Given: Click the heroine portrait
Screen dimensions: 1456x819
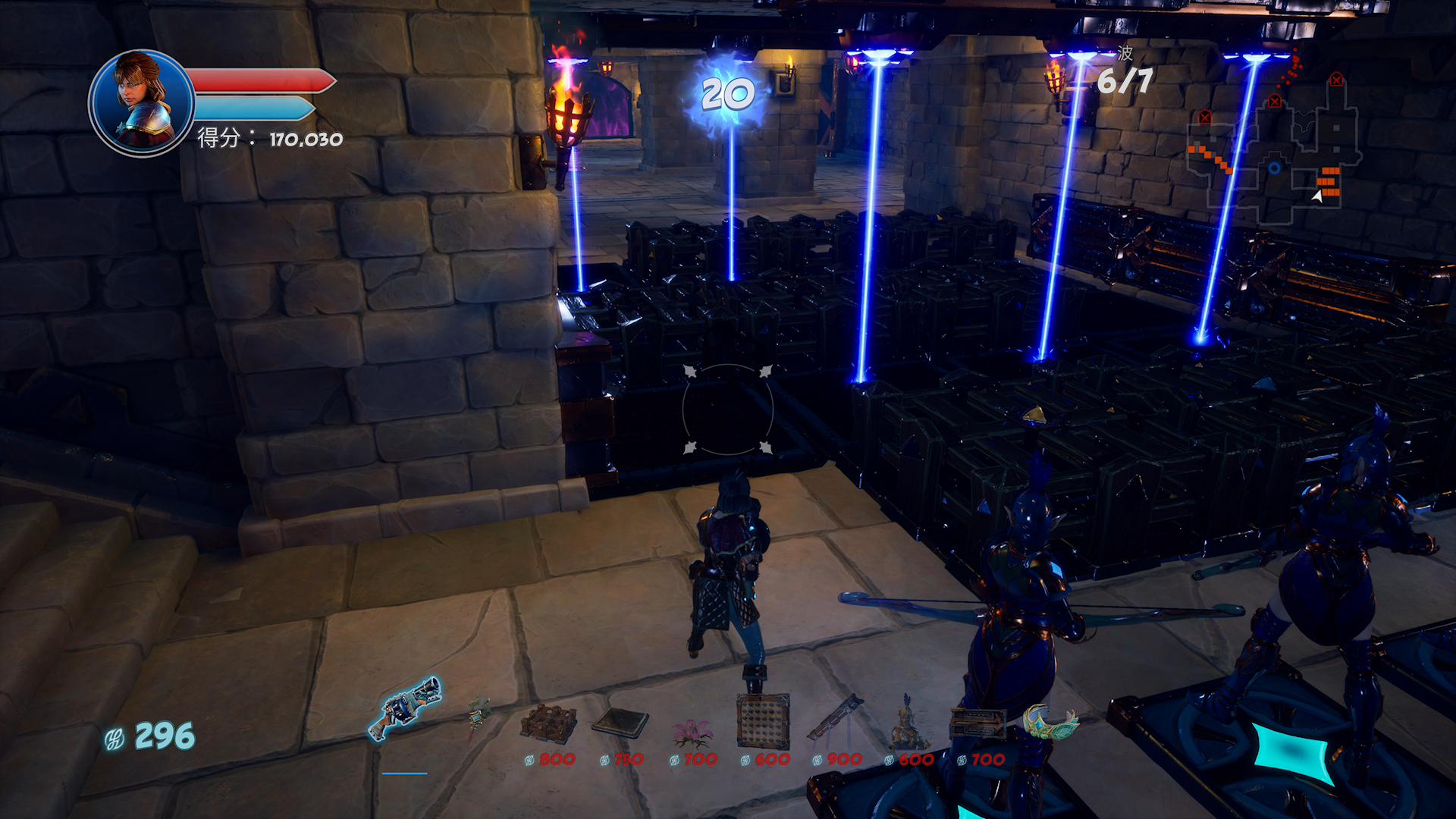Looking at the screenshot, I should coord(141,102).
